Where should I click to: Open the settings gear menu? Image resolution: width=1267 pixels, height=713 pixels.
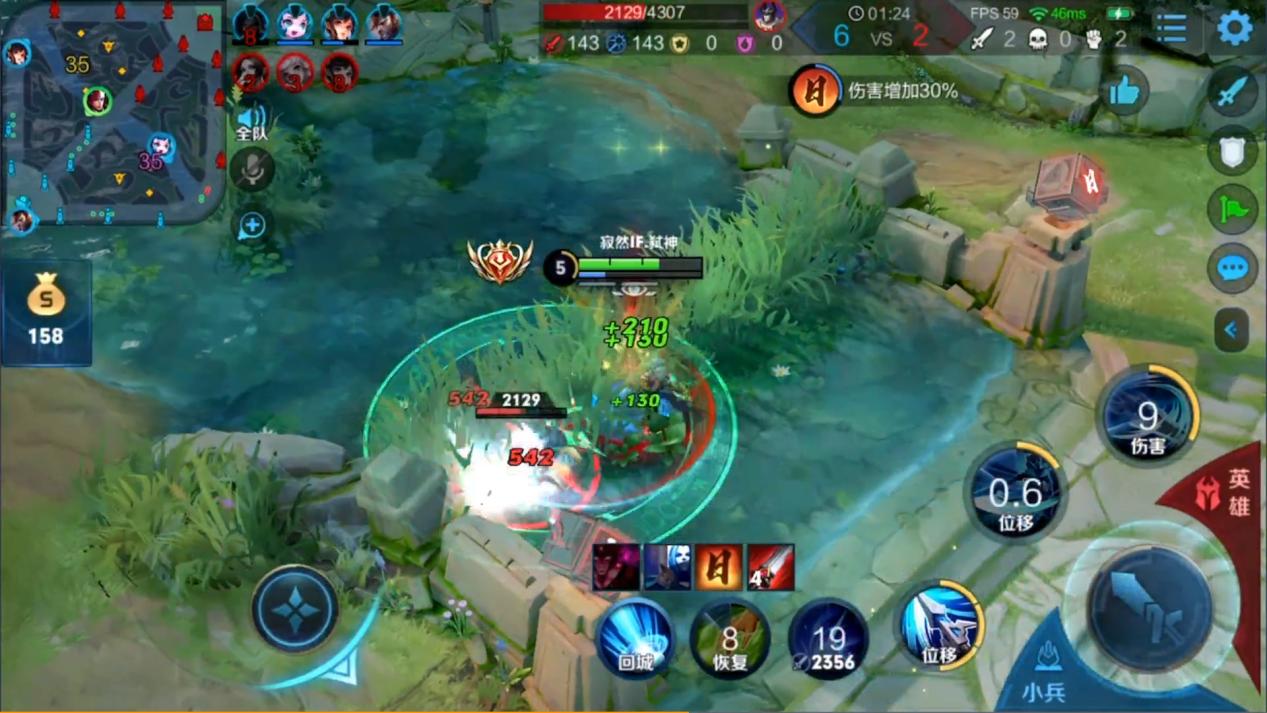coord(1235,28)
